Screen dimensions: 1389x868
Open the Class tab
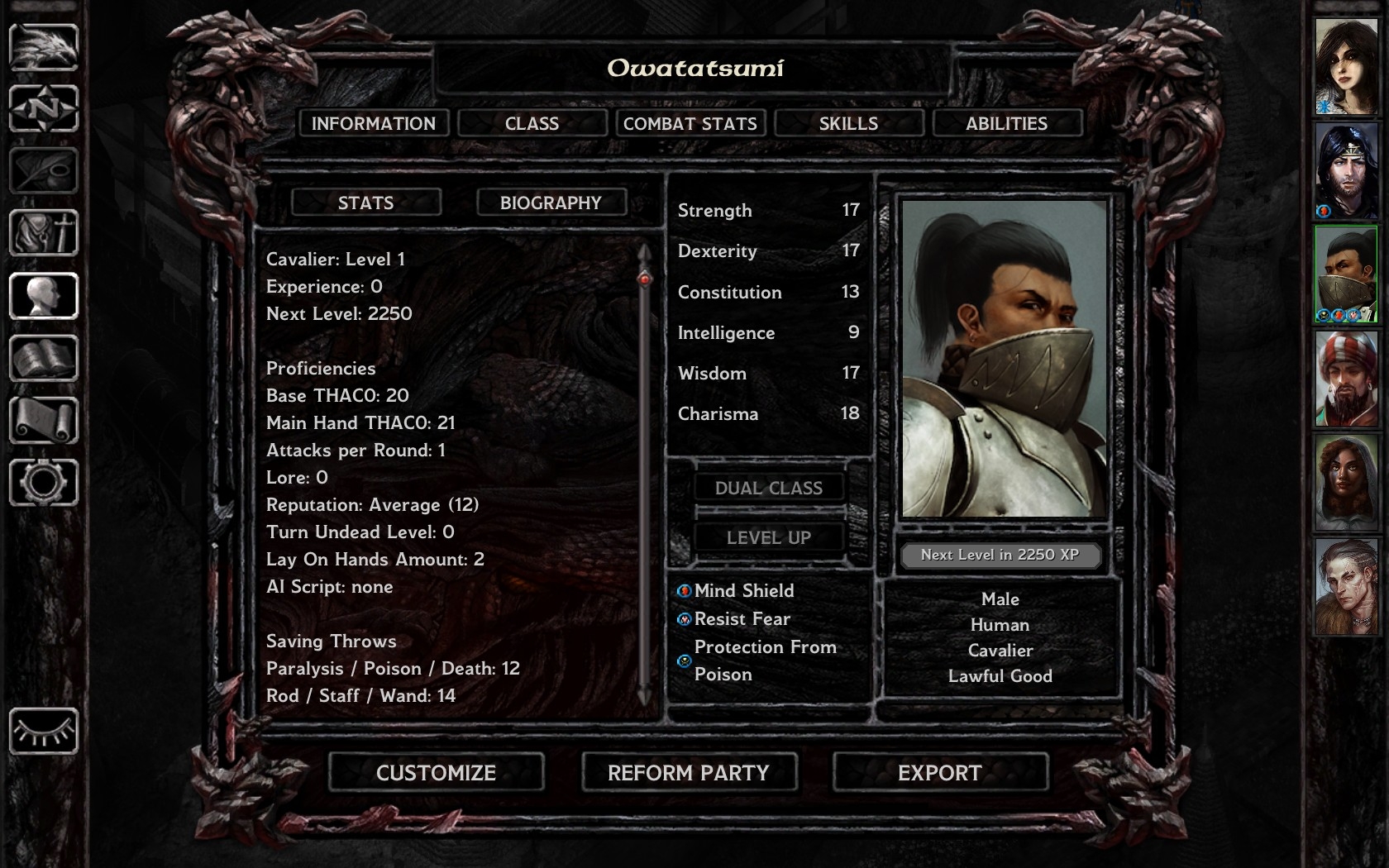(x=532, y=123)
